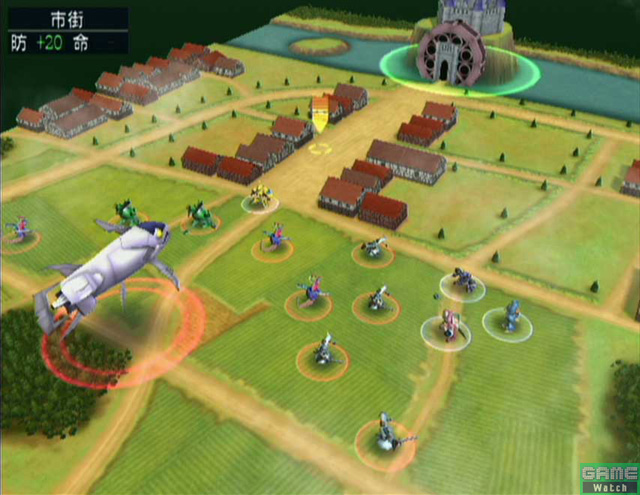
Task: Select the pink robot in the white ring
Action: [449, 325]
